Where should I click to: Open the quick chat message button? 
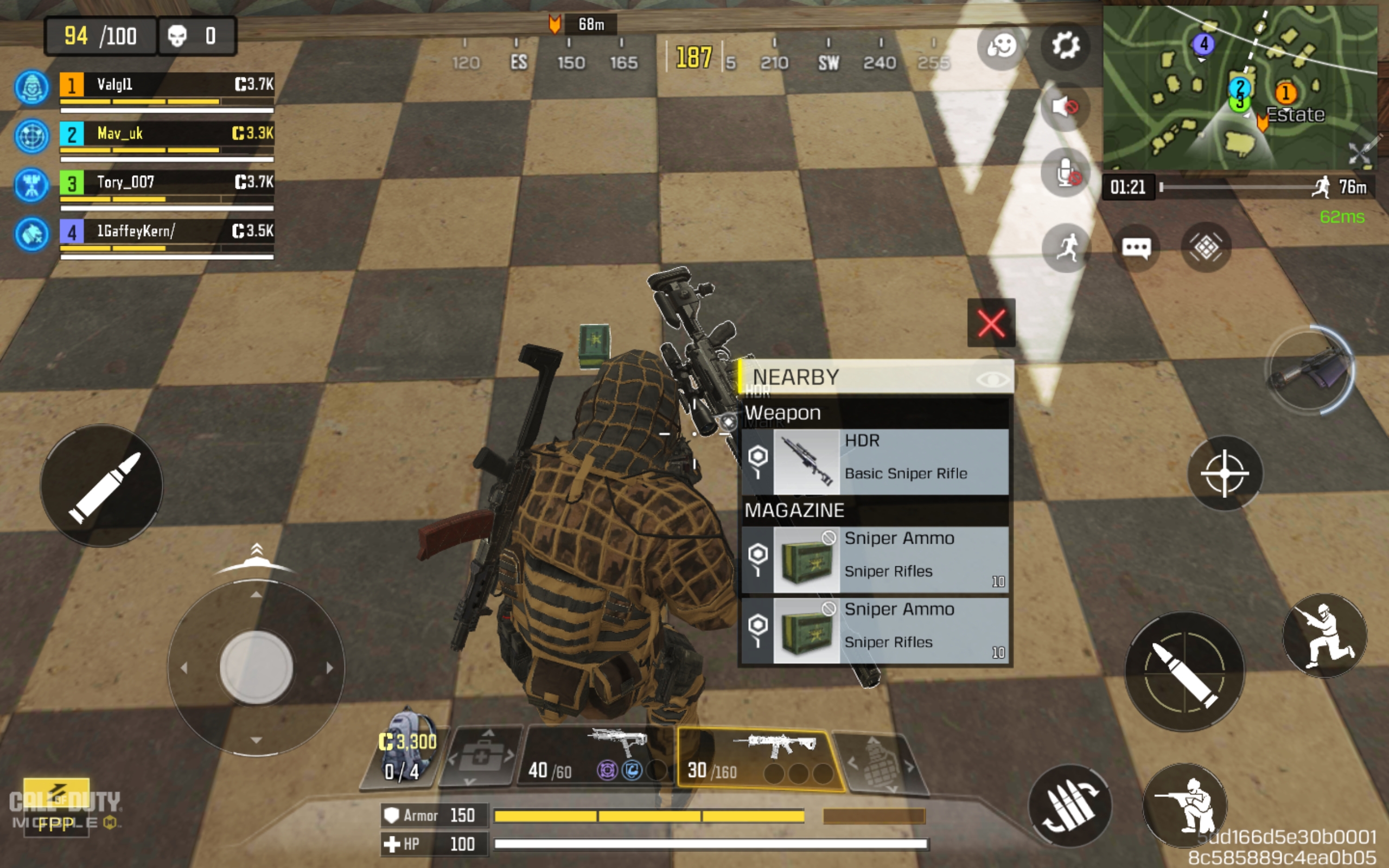click(x=1136, y=248)
